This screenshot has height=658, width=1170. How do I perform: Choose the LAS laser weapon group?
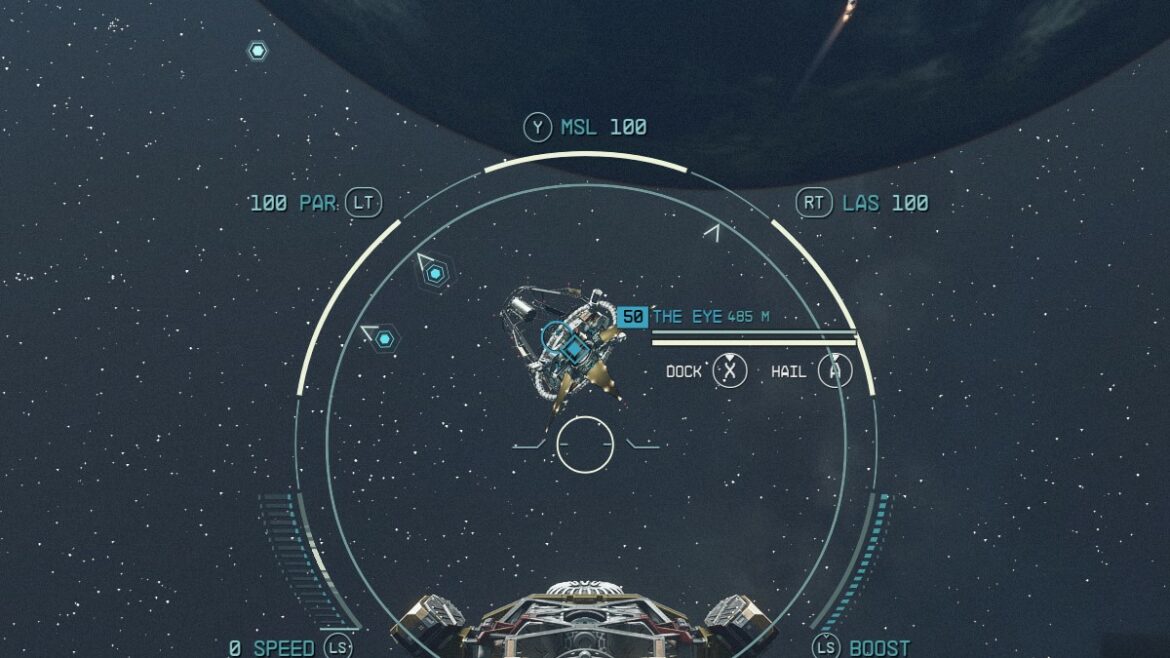pos(862,204)
